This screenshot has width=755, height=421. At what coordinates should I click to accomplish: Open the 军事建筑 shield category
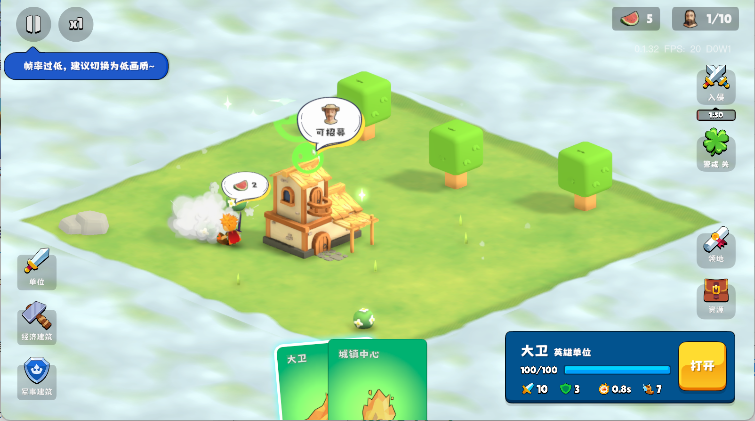coord(37,378)
